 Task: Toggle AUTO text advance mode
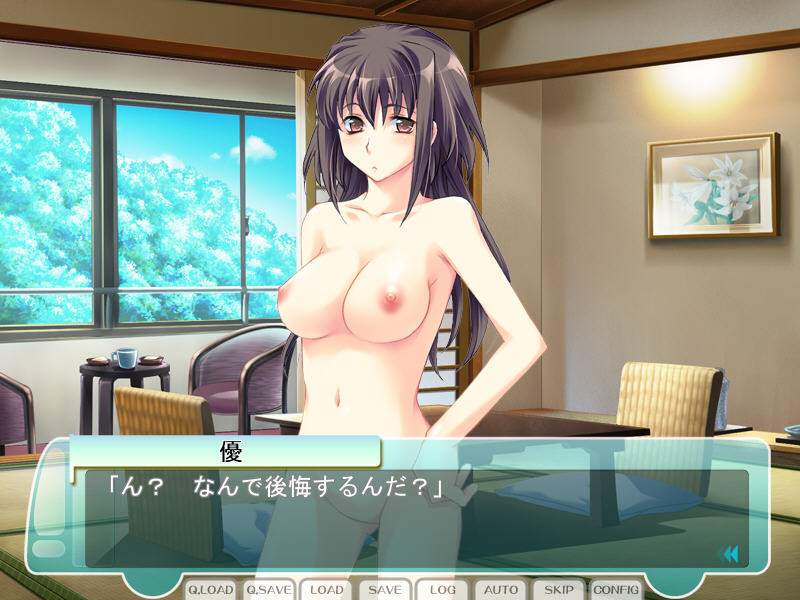coord(501,590)
